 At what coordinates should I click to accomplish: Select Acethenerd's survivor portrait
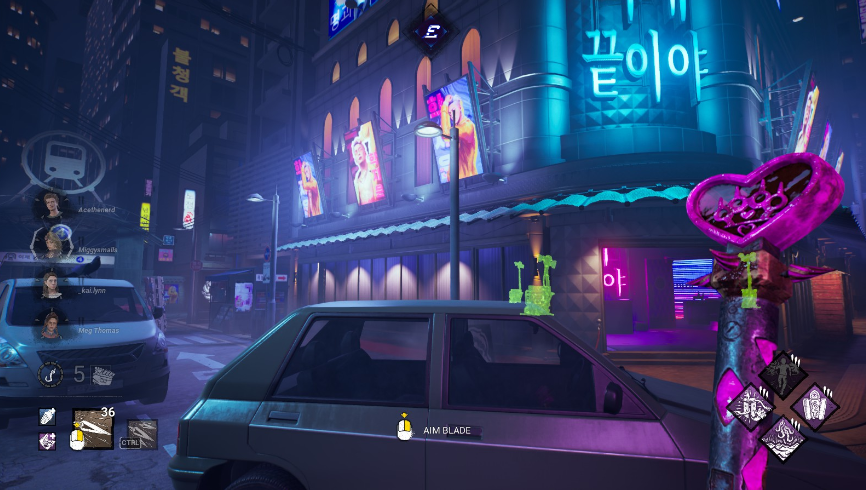point(49,208)
